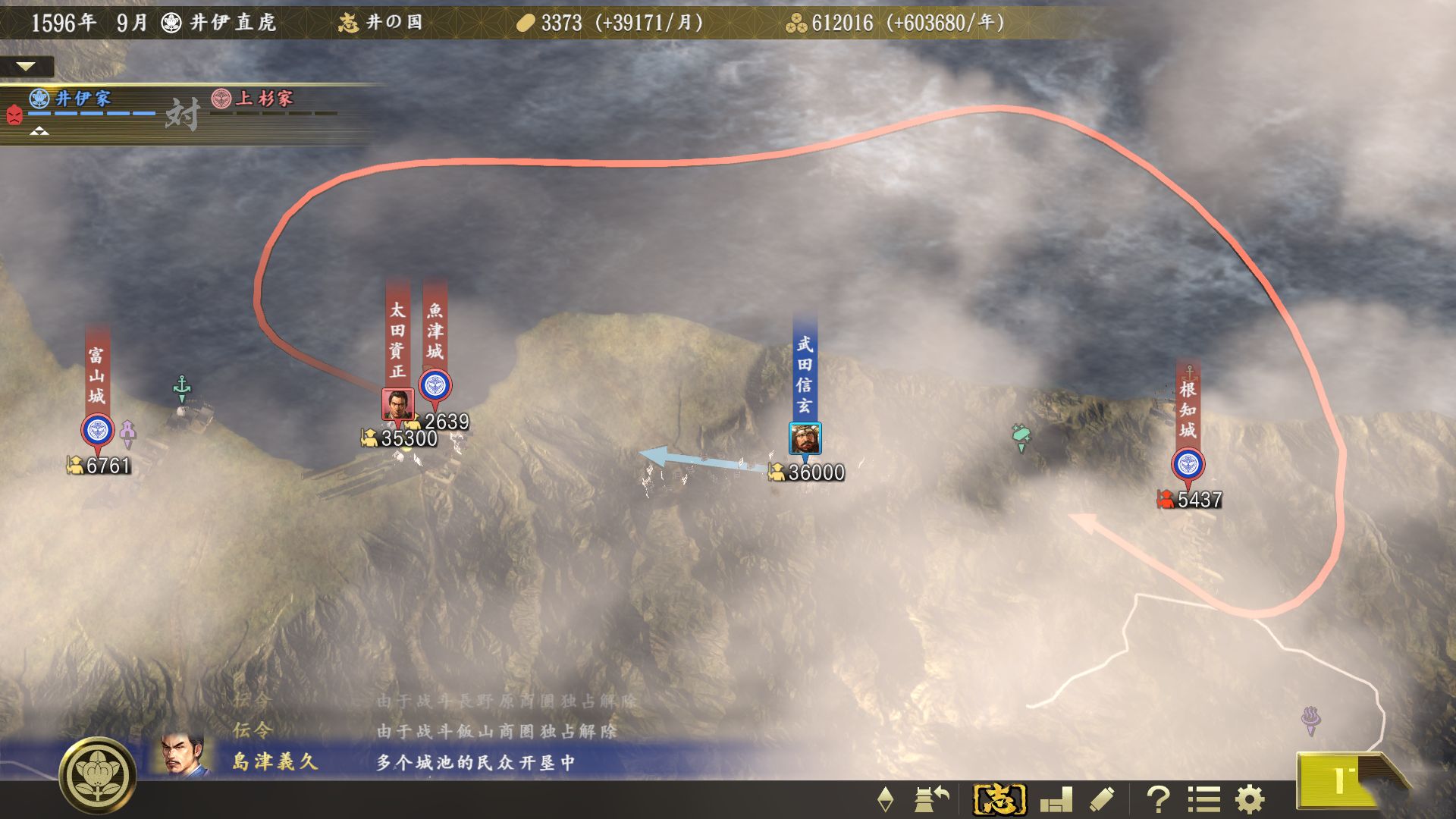Advance time with the yellow turn button
The height and width of the screenshot is (819, 1456).
coord(1338,782)
